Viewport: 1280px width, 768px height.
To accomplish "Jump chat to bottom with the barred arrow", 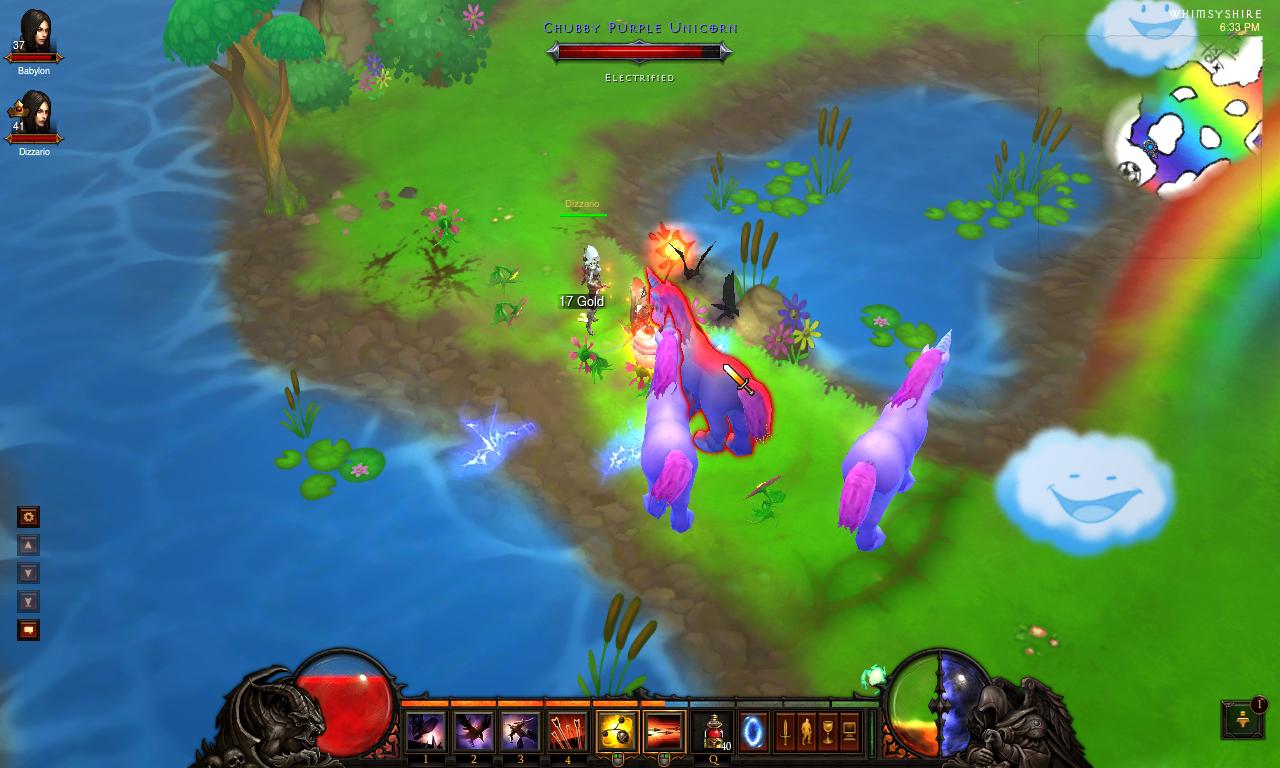I will click(x=29, y=601).
